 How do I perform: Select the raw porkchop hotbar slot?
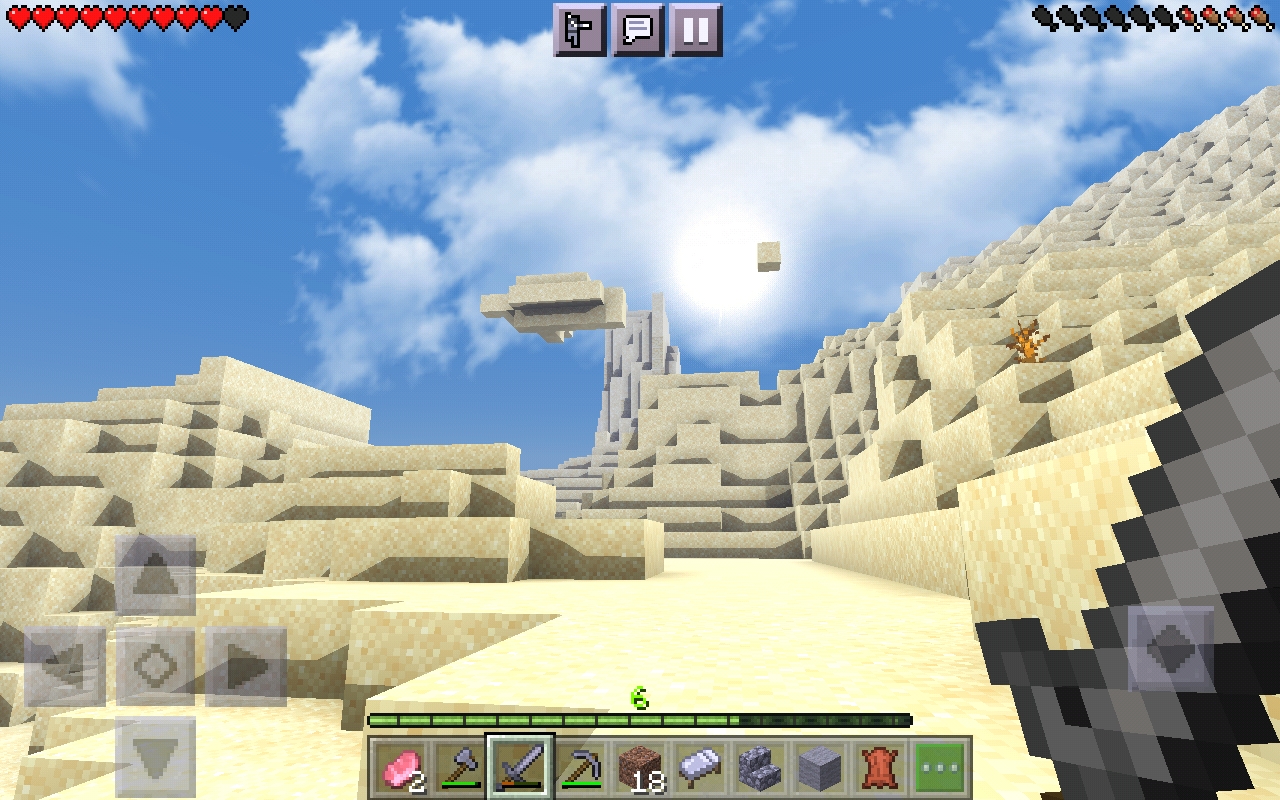401,768
